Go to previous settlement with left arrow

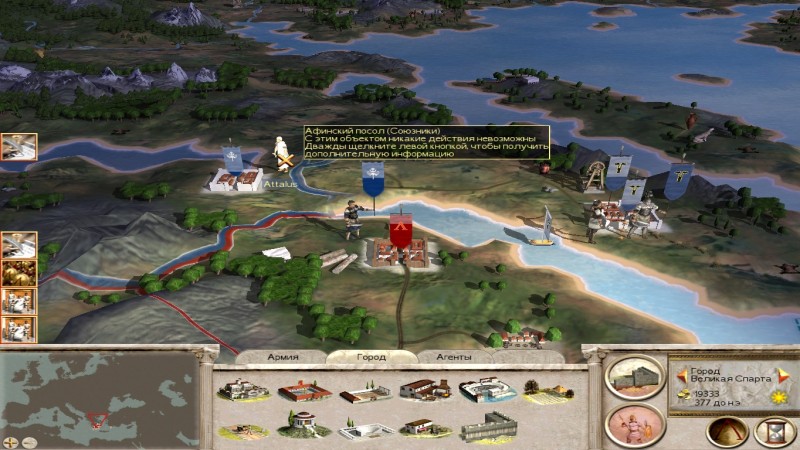681,375
